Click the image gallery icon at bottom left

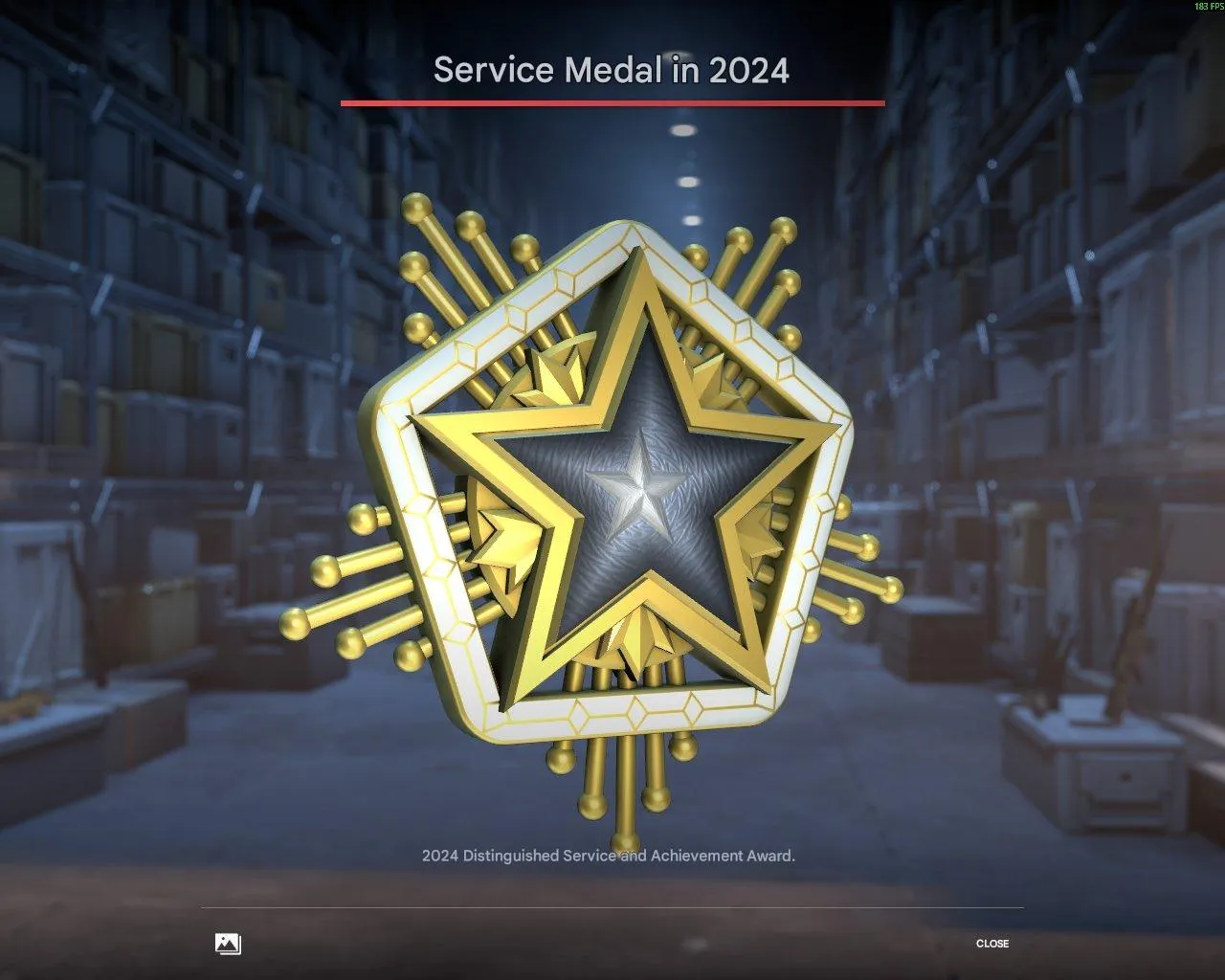(x=227, y=944)
